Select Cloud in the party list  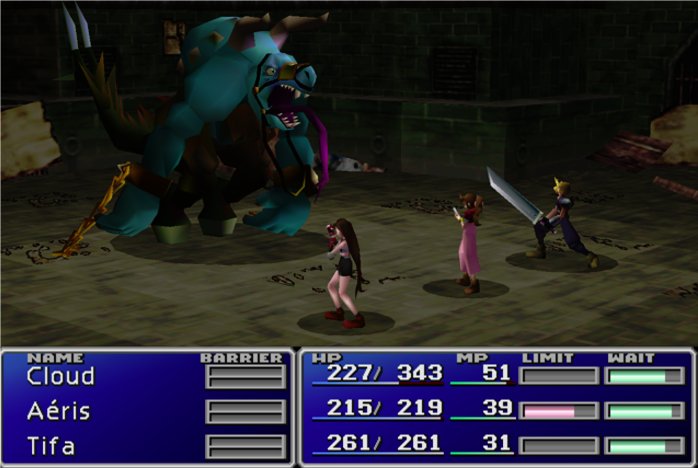point(60,377)
